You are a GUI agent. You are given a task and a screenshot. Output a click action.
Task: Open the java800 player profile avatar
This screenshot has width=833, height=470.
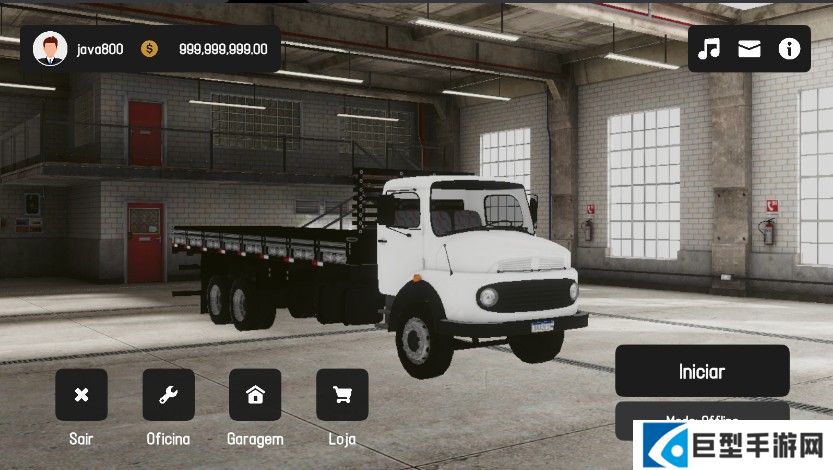coord(49,48)
